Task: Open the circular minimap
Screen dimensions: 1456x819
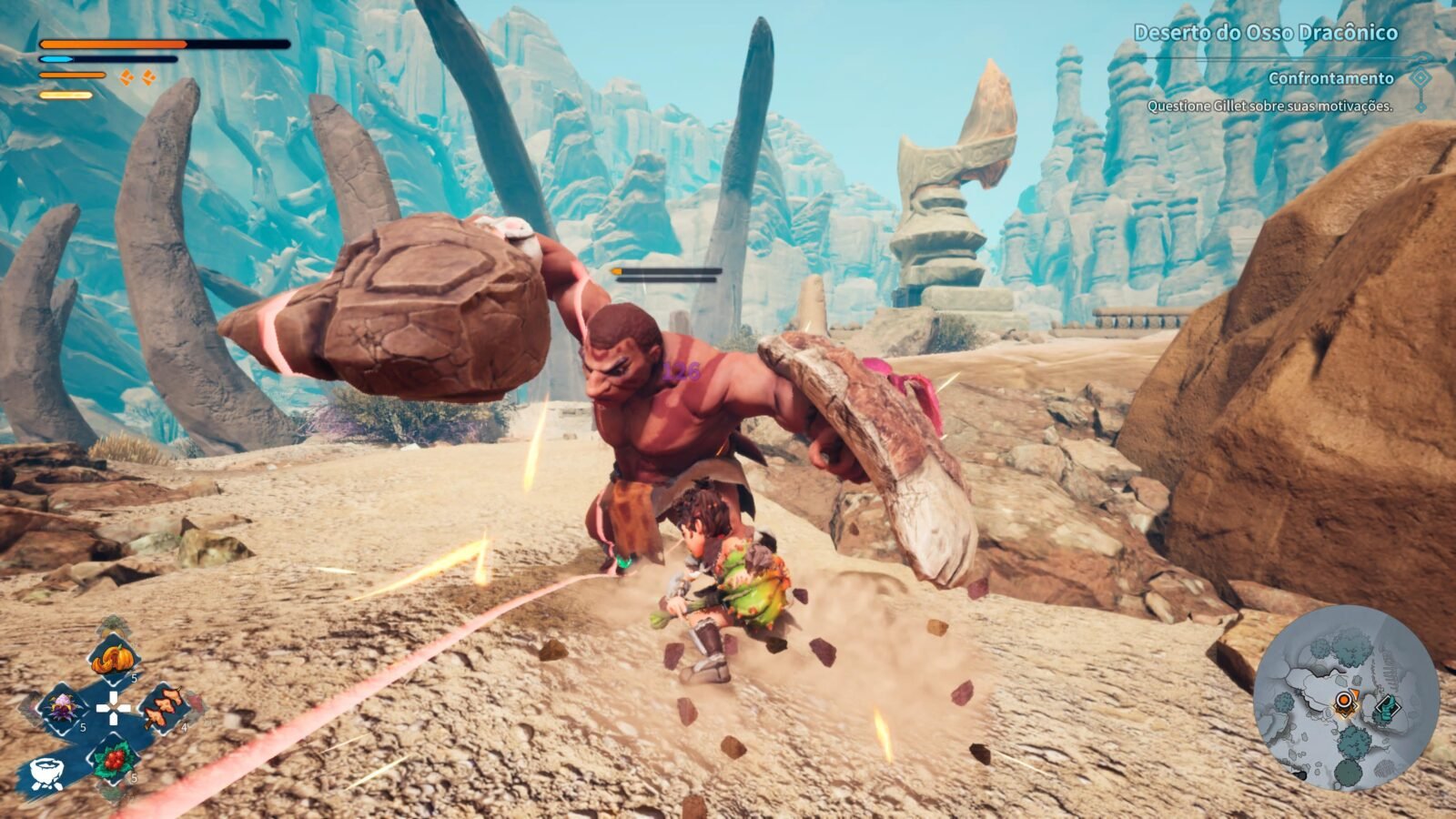Action: 1345,699
